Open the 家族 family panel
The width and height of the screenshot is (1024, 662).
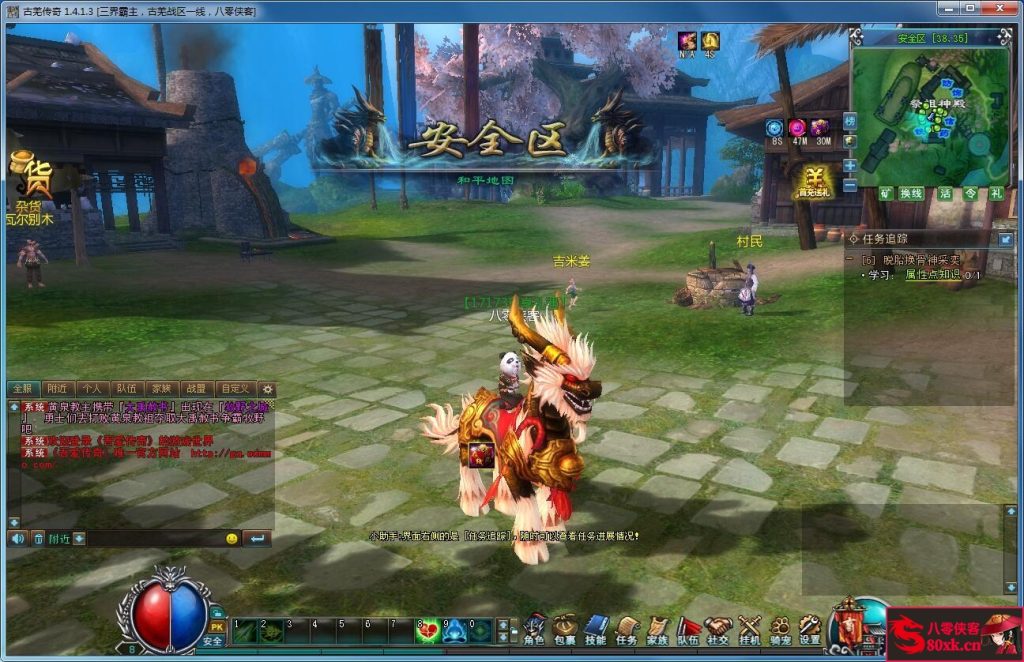(x=657, y=628)
